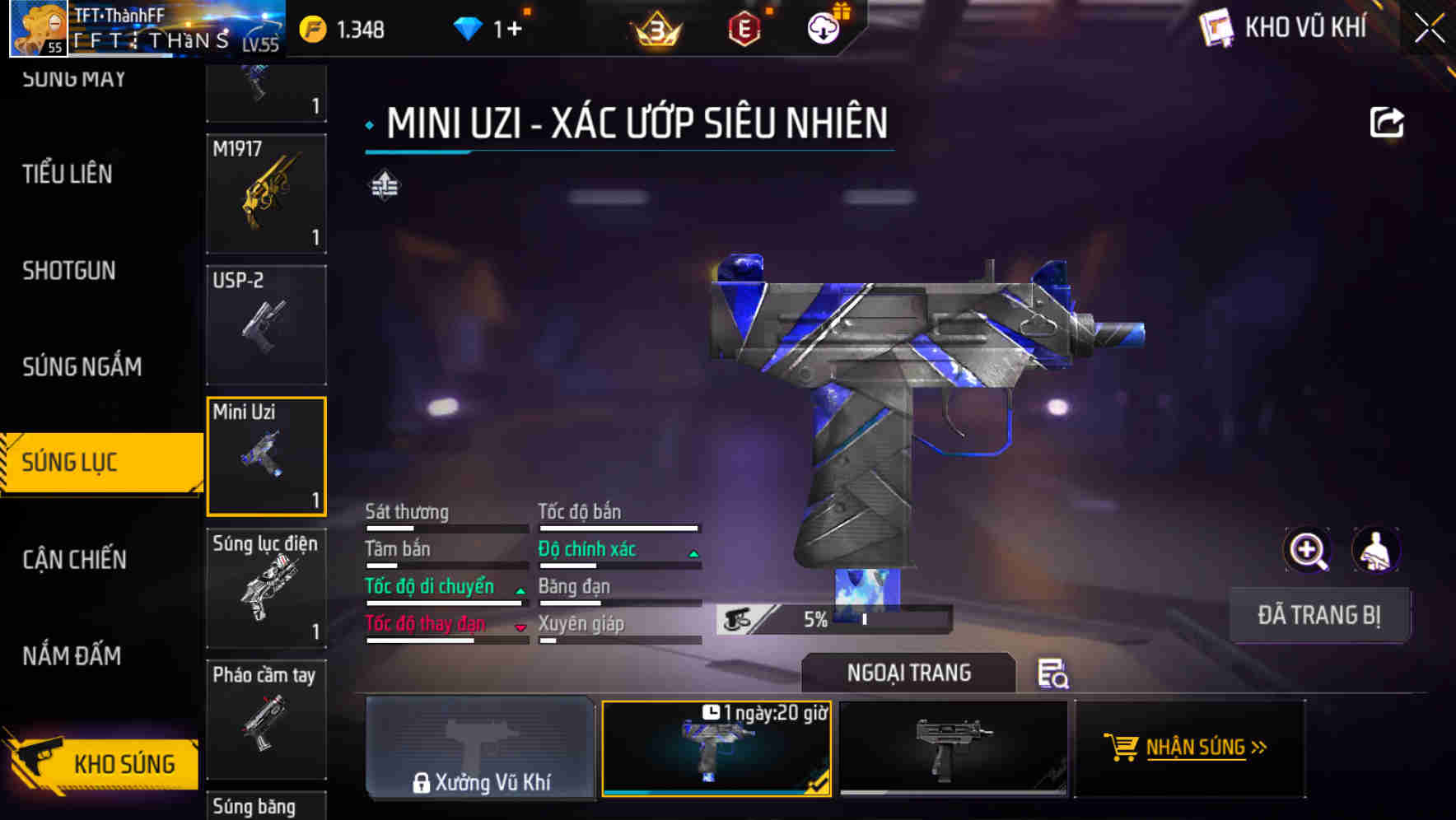Click the KHO VŨ KHÍ weapon crate icon
1456x820 pixels.
1216,27
